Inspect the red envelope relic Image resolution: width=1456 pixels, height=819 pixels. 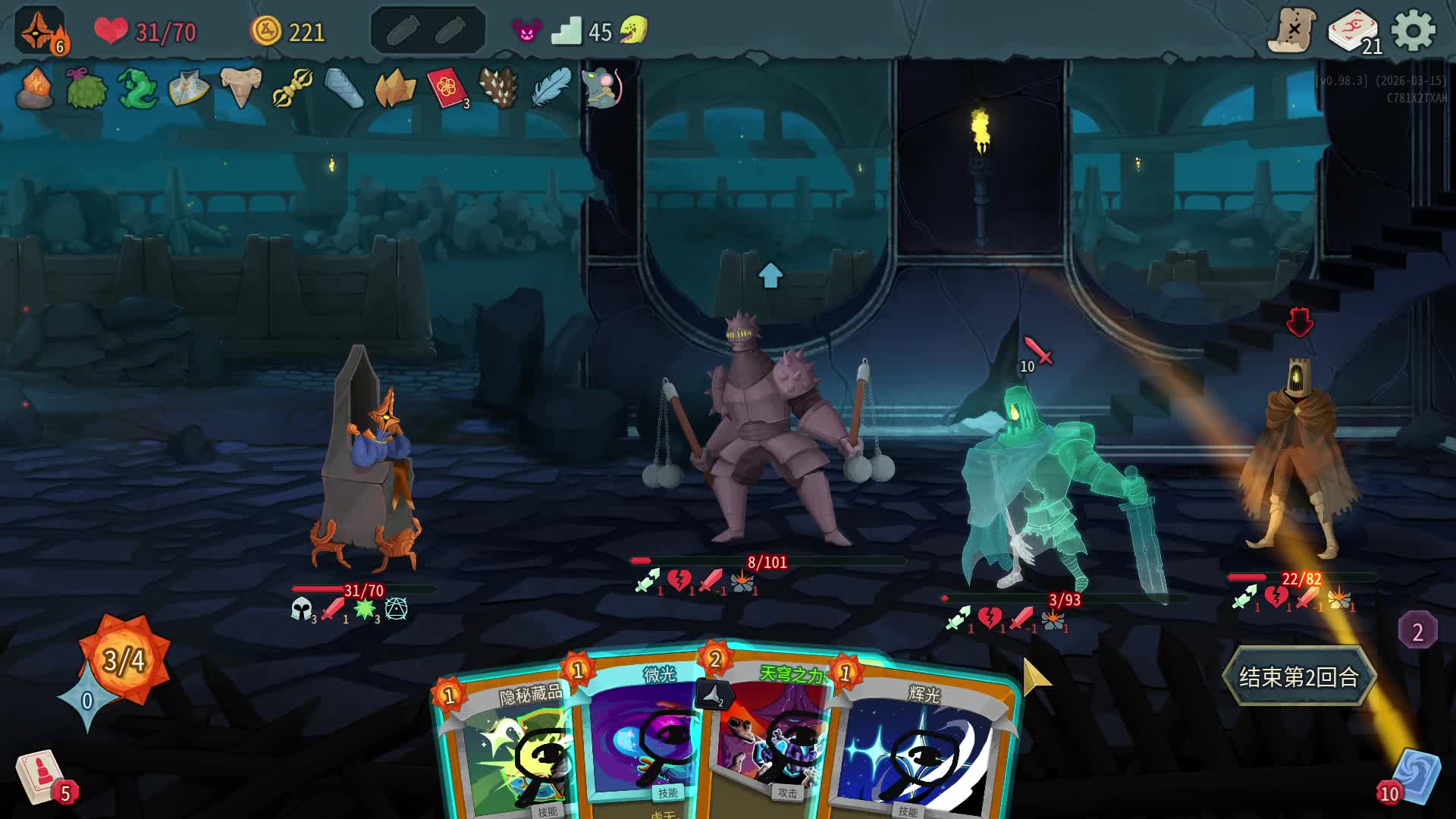coord(447,89)
